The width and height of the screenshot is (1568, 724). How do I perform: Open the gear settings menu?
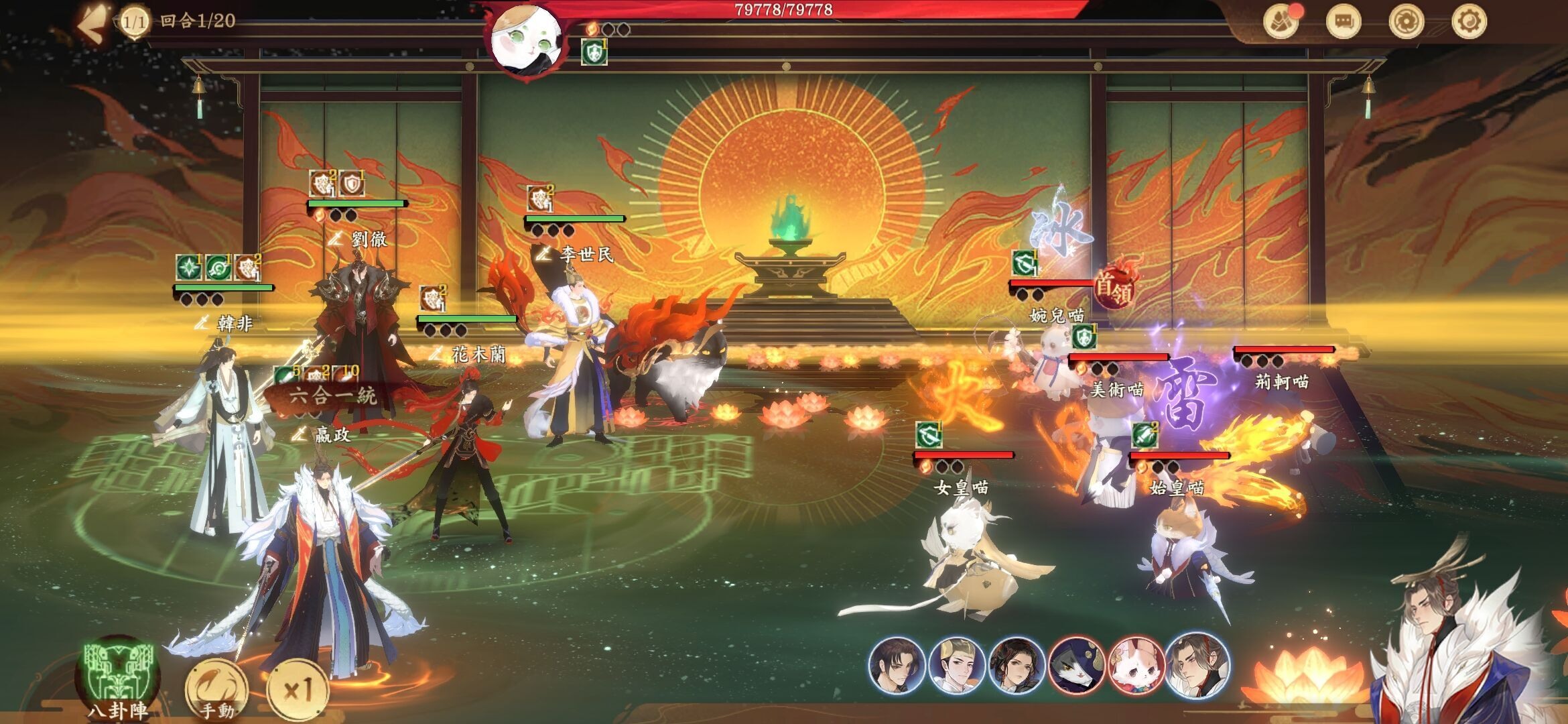click(1469, 21)
